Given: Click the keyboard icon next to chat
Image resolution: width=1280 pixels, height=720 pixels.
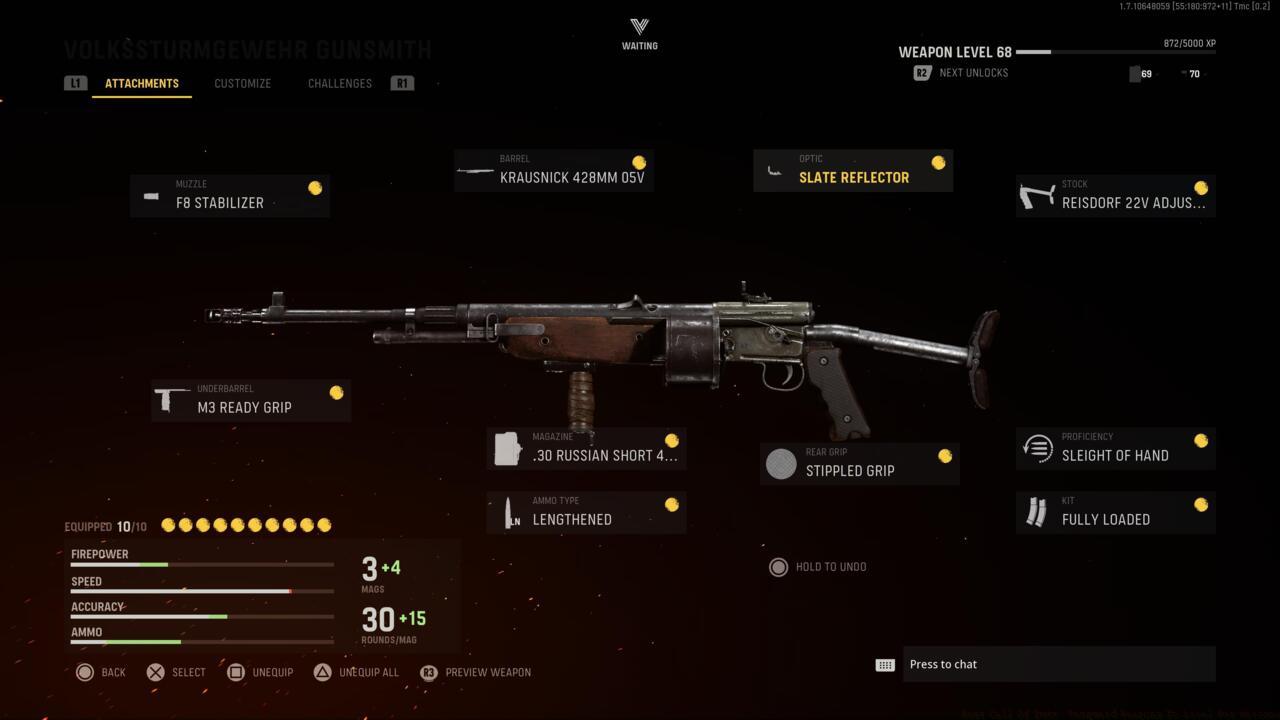Looking at the screenshot, I should pos(884,663).
